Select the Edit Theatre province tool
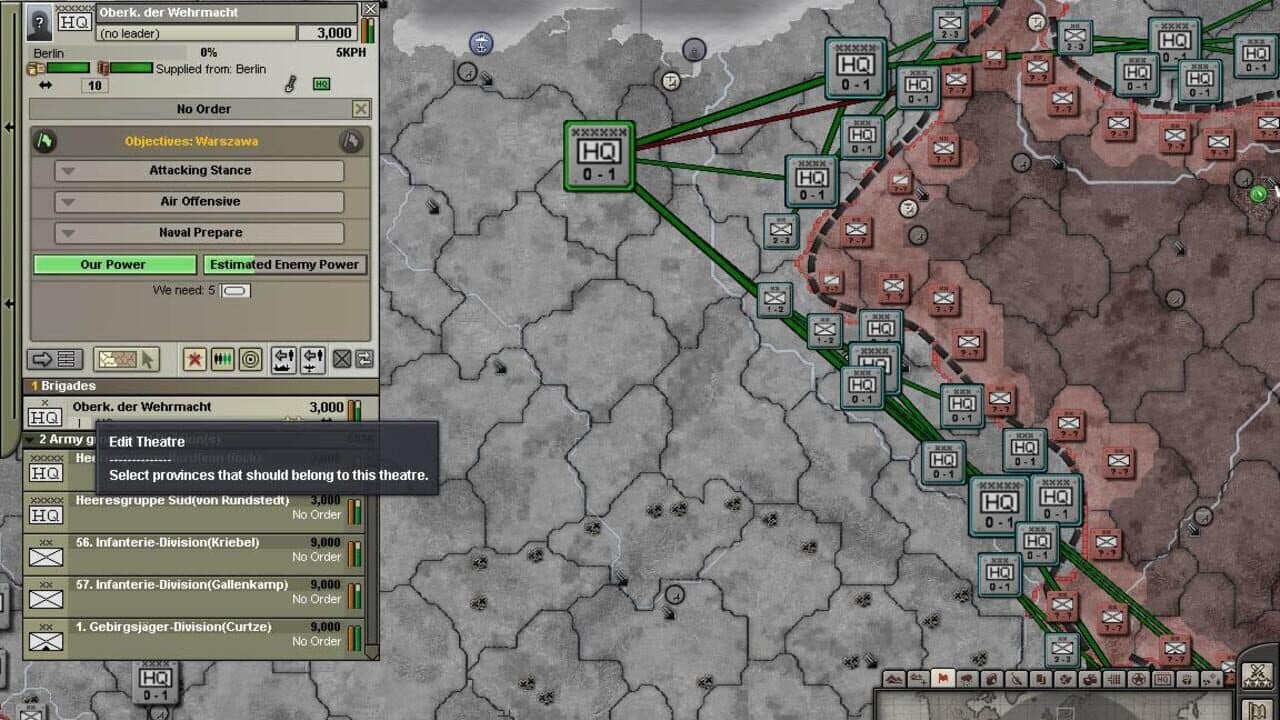This screenshot has width=1280, height=720. (x=125, y=360)
